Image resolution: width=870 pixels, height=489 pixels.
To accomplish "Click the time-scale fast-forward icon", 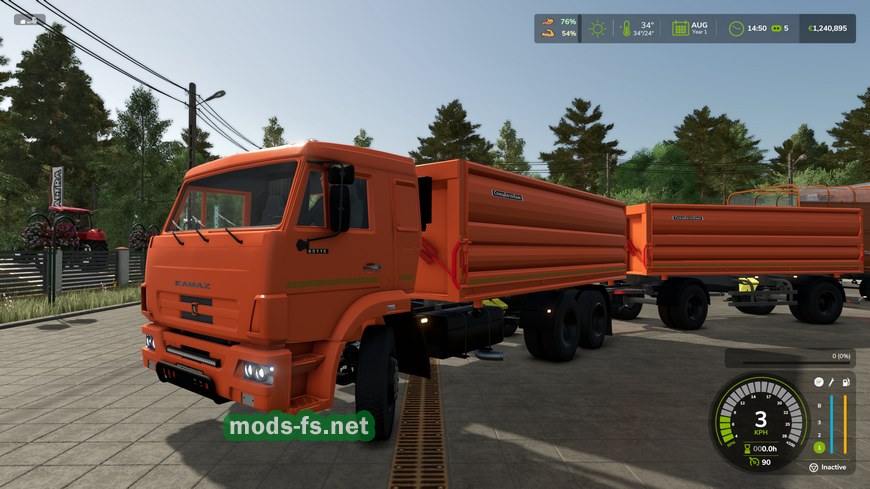I will coord(775,28).
